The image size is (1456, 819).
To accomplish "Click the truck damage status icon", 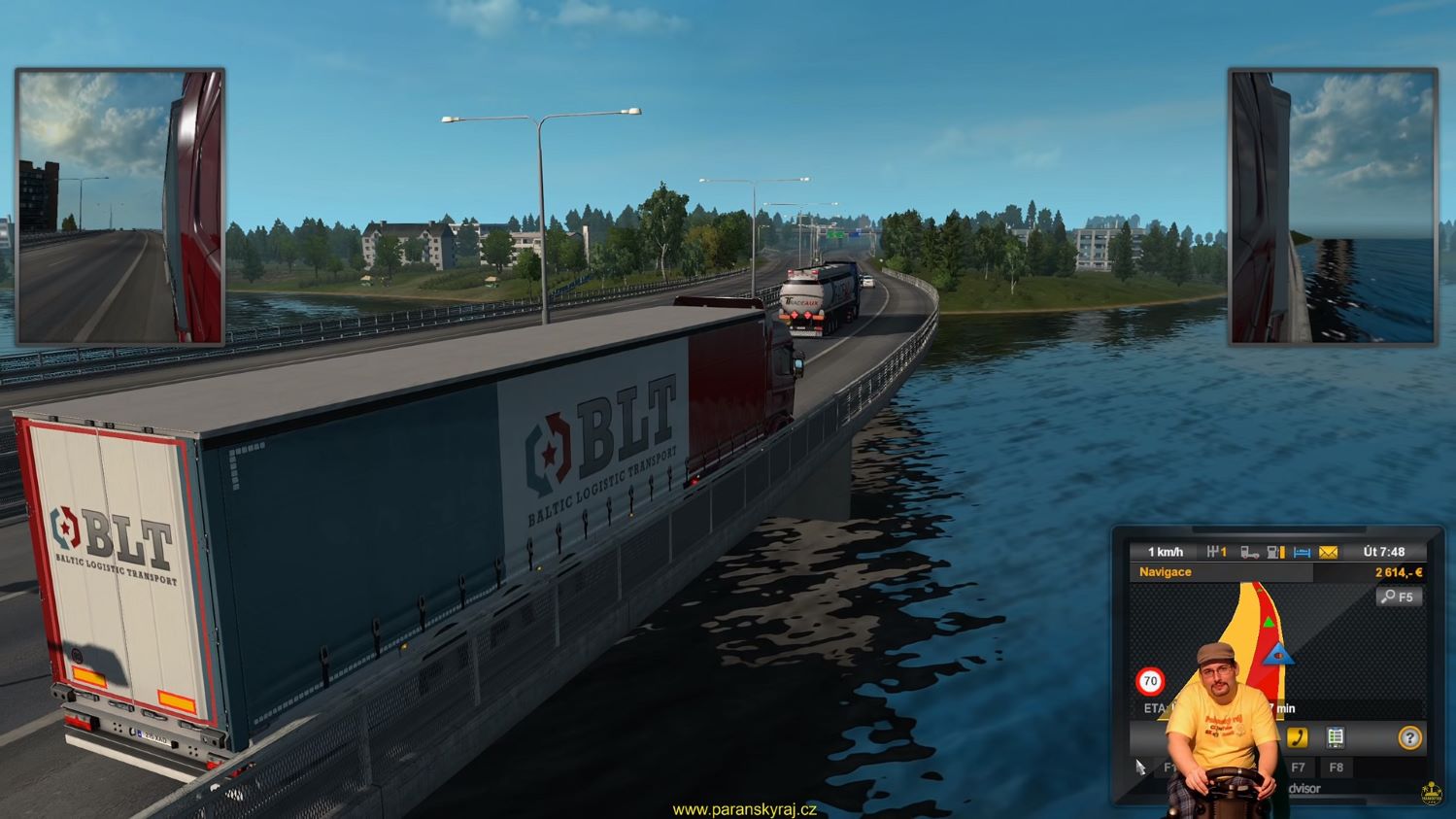I will [x=1249, y=552].
